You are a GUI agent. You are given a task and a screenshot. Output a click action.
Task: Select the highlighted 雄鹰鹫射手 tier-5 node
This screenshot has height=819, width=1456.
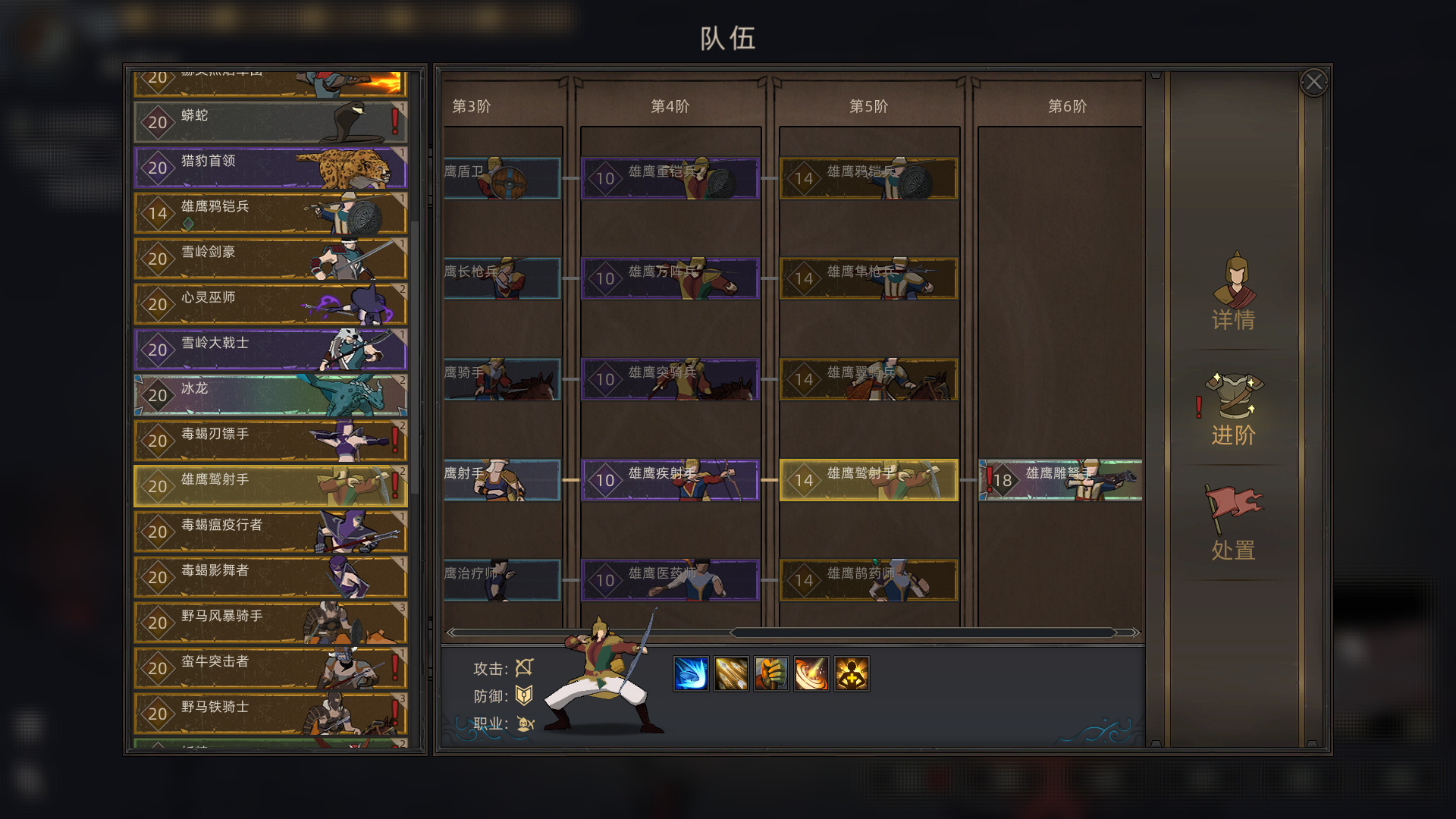[x=869, y=479]
